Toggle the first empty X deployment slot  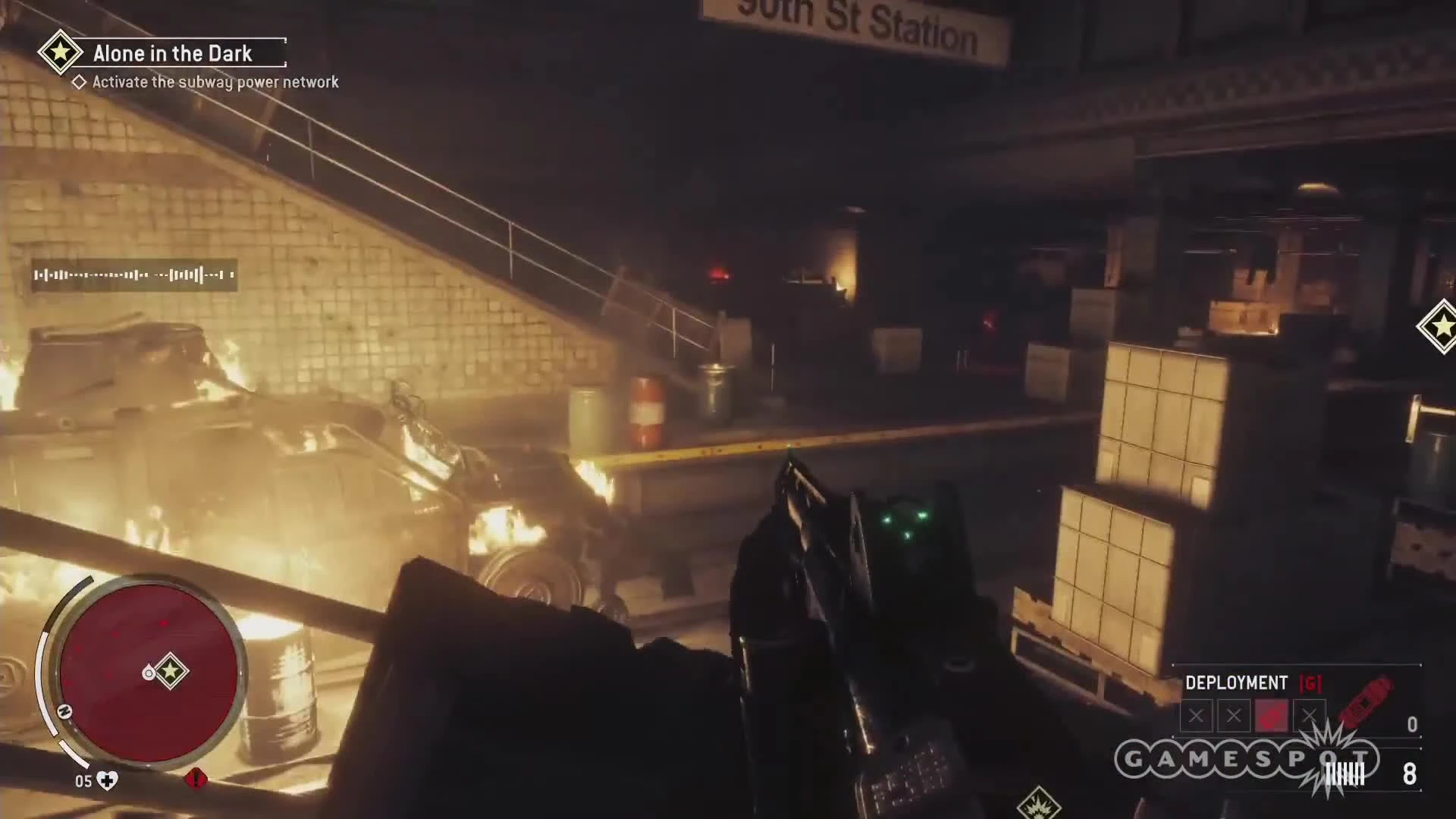point(1197,715)
